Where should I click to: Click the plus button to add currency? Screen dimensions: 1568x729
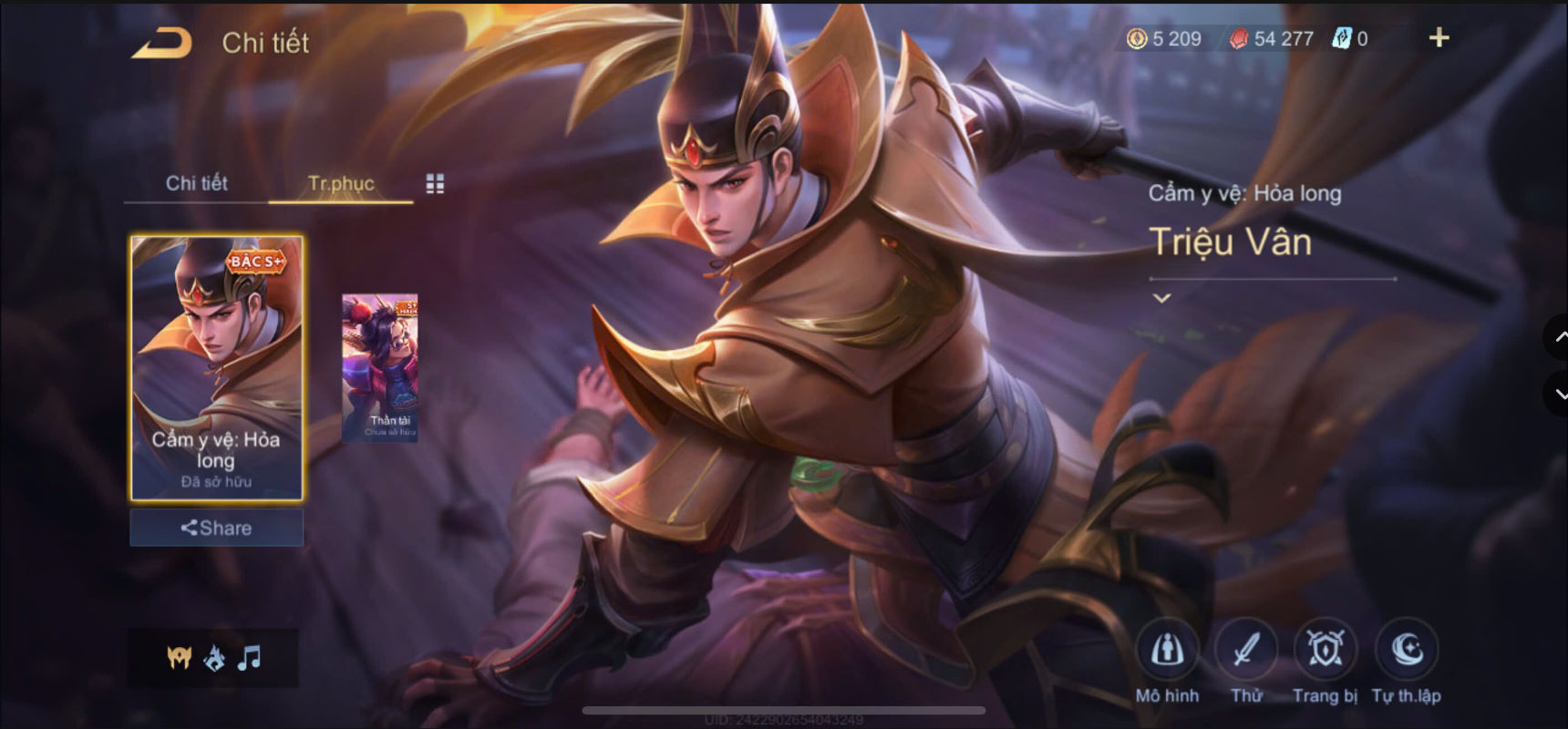coord(1438,37)
